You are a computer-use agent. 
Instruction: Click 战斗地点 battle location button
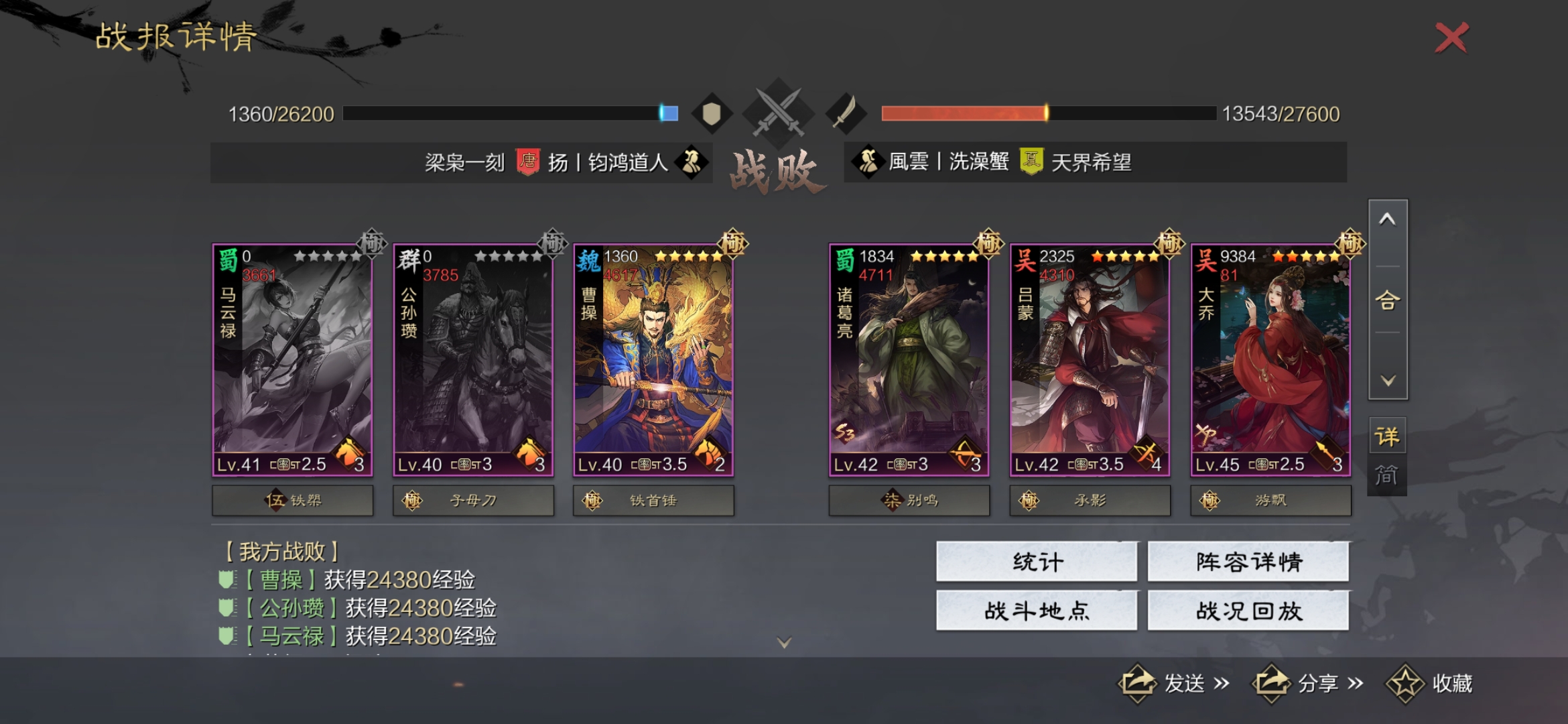[1037, 612]
